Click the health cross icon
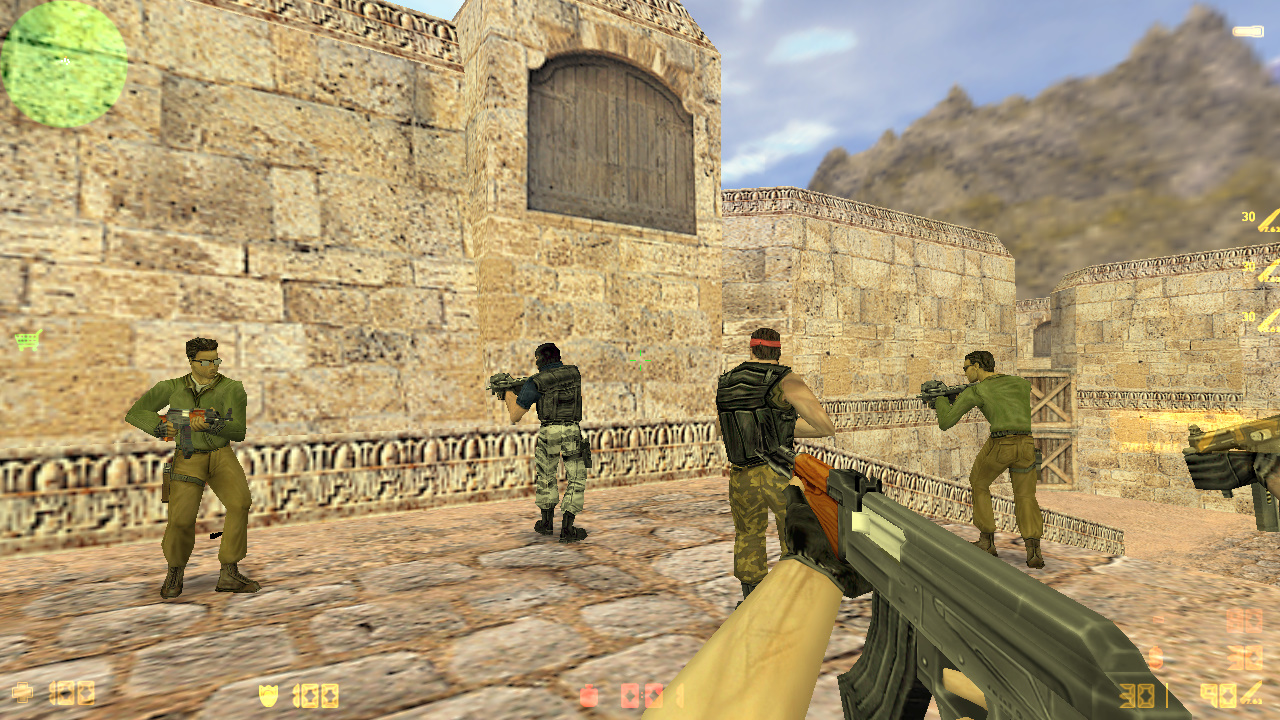The image size is (1280, 720). click(22, 693)
